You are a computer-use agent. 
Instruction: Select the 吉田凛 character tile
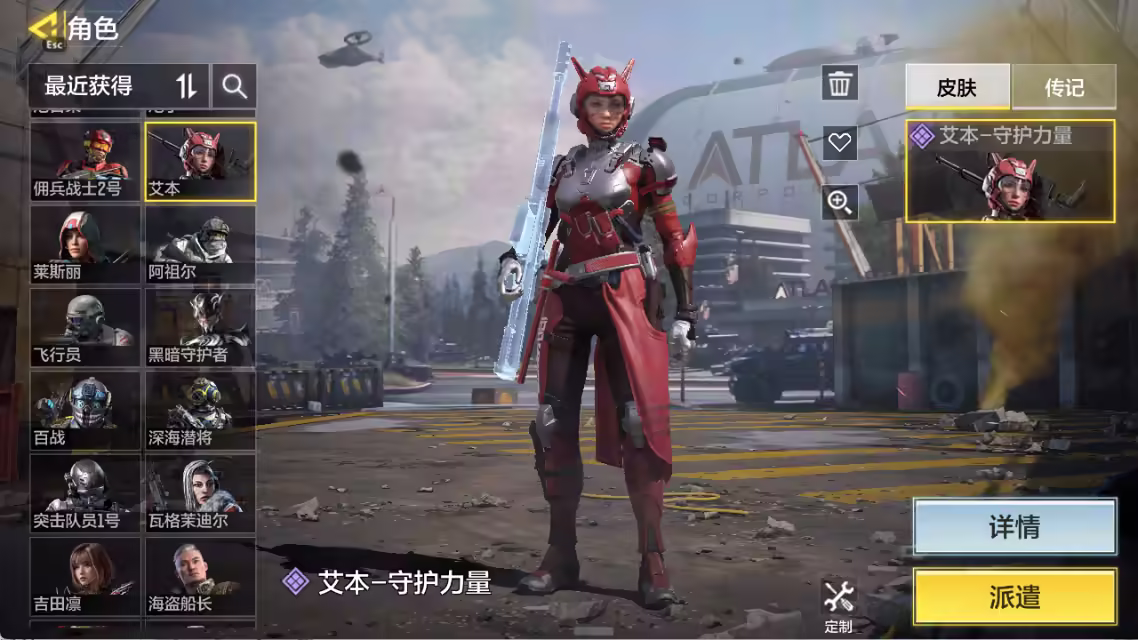click(x=86, y=576)
